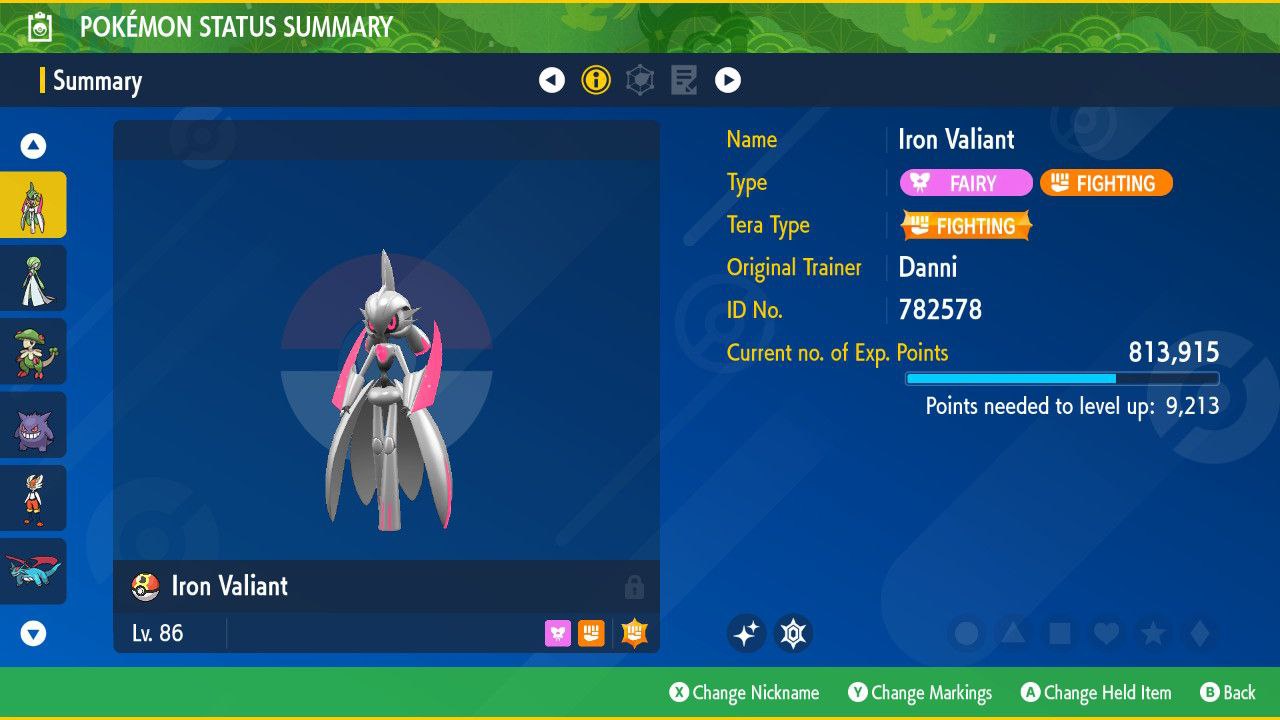Switch to the stats hexagon tab
1280x720 pixels.
pyautogui.click(x=640, y=80)
